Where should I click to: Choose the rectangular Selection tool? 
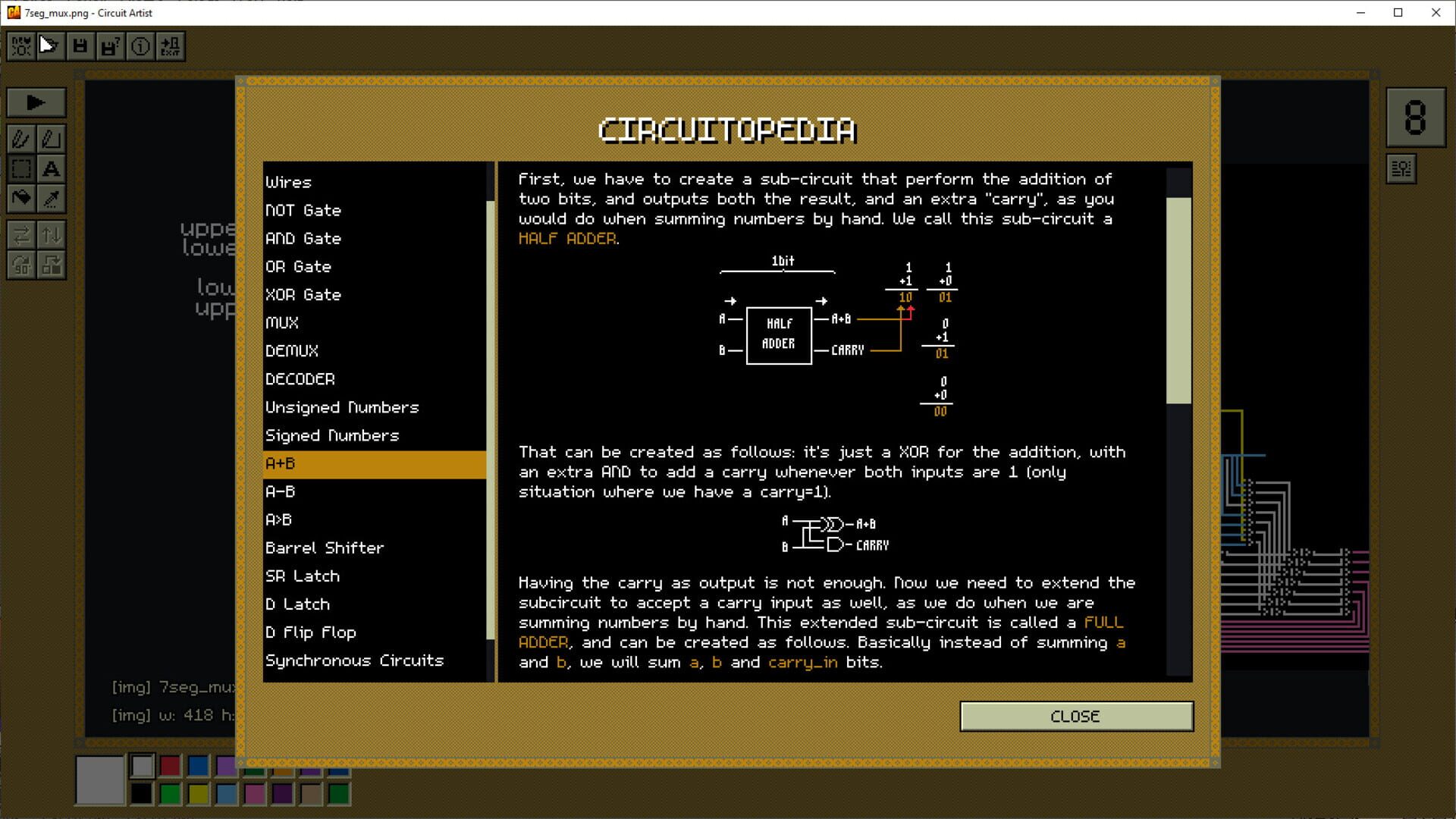click(20, 169)
